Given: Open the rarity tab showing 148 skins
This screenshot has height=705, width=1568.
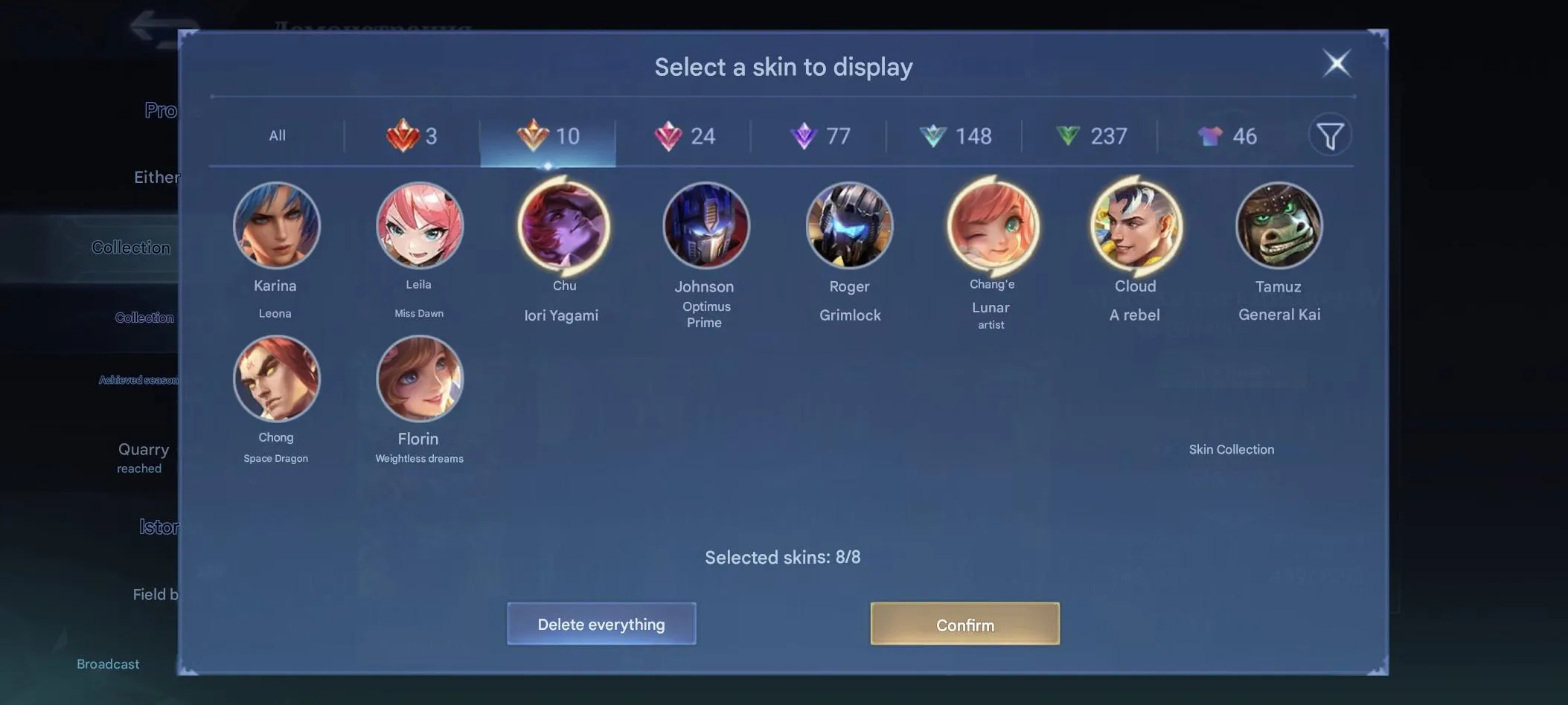Looking at the screenshot, I should click(956, 136).
